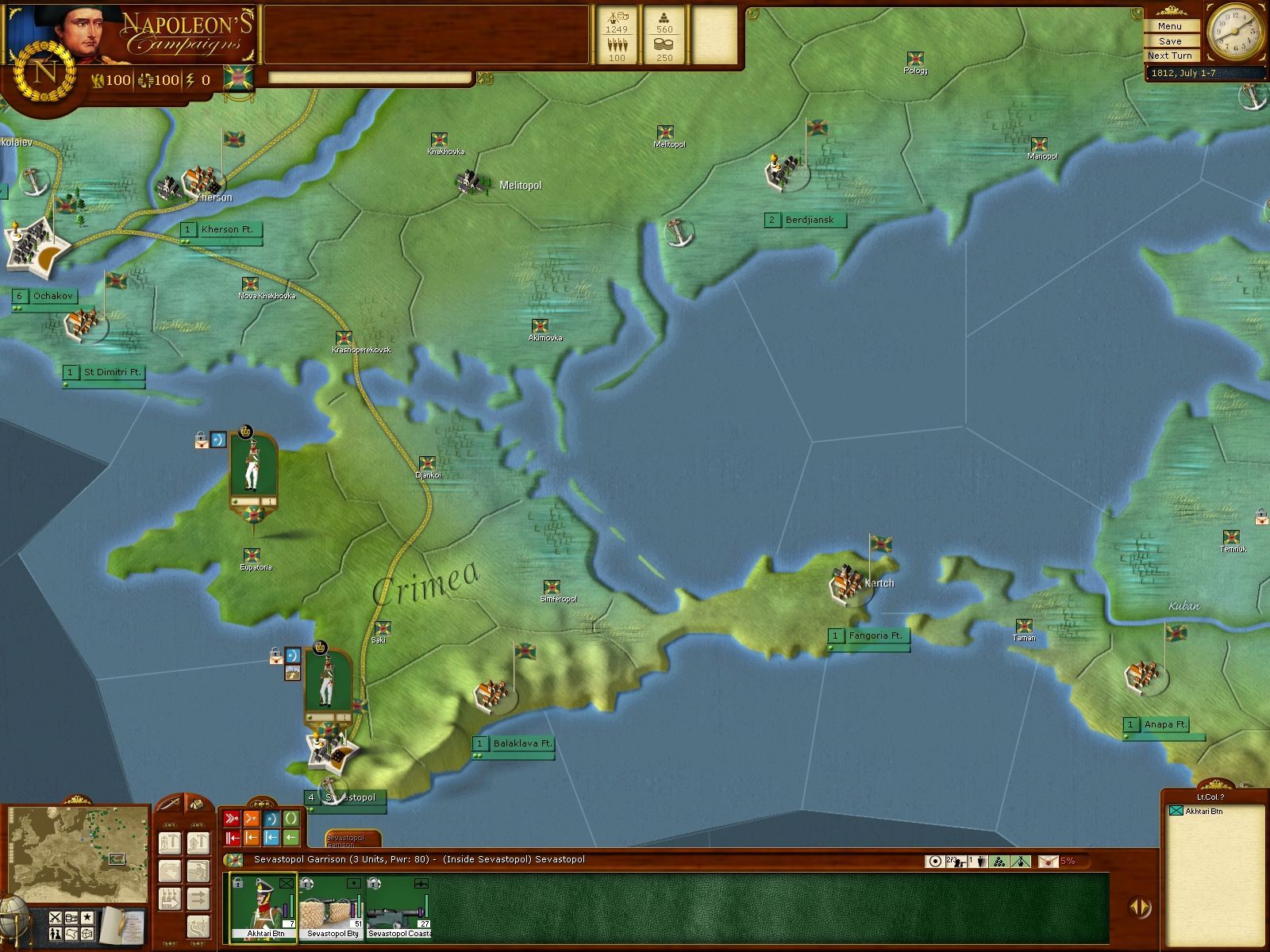Toggle the blue moon status on Sevastopol stack

(x=293, y=655)
